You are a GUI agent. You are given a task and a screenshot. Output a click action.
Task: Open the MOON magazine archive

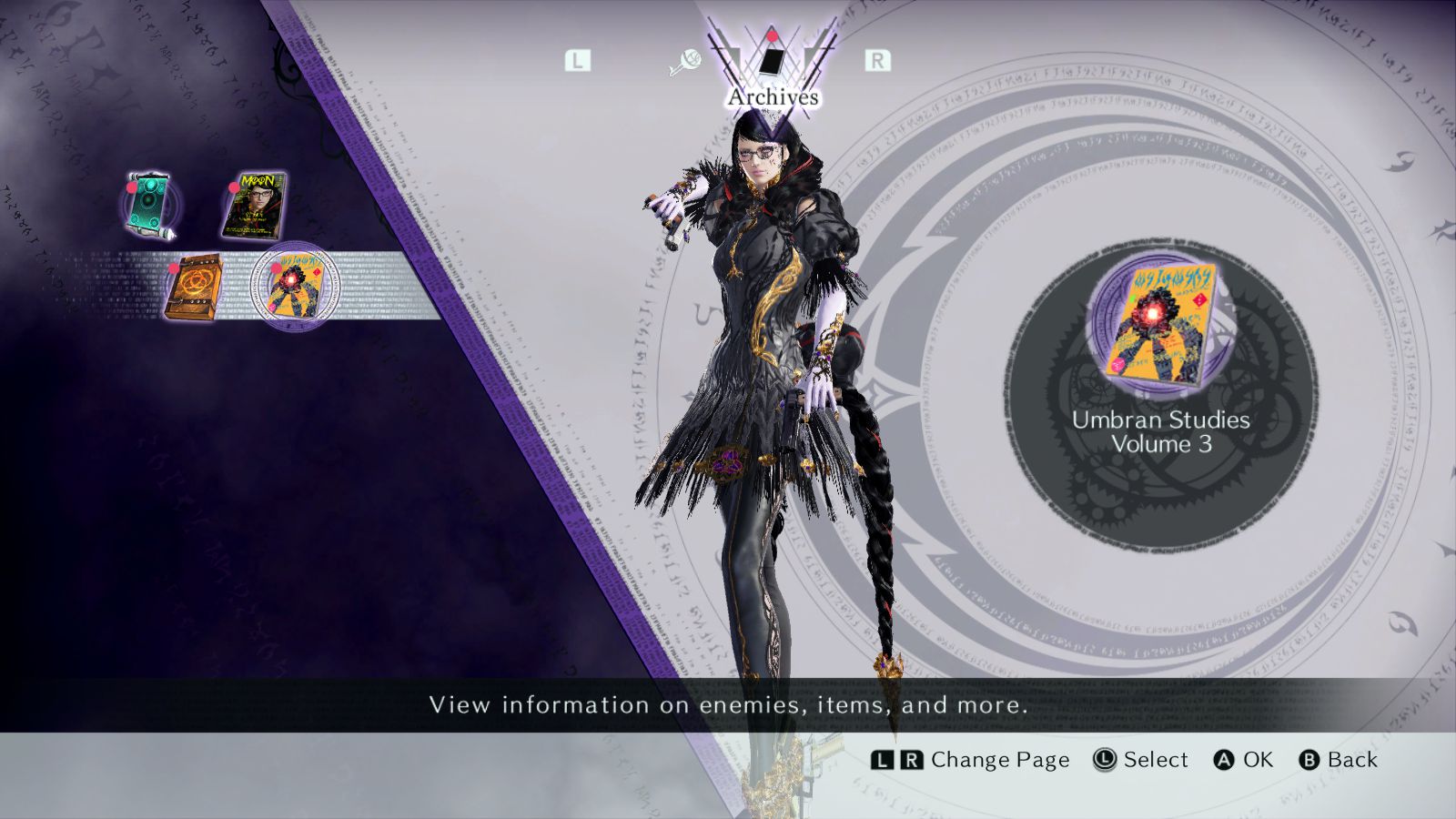click(x=256, y=204)
